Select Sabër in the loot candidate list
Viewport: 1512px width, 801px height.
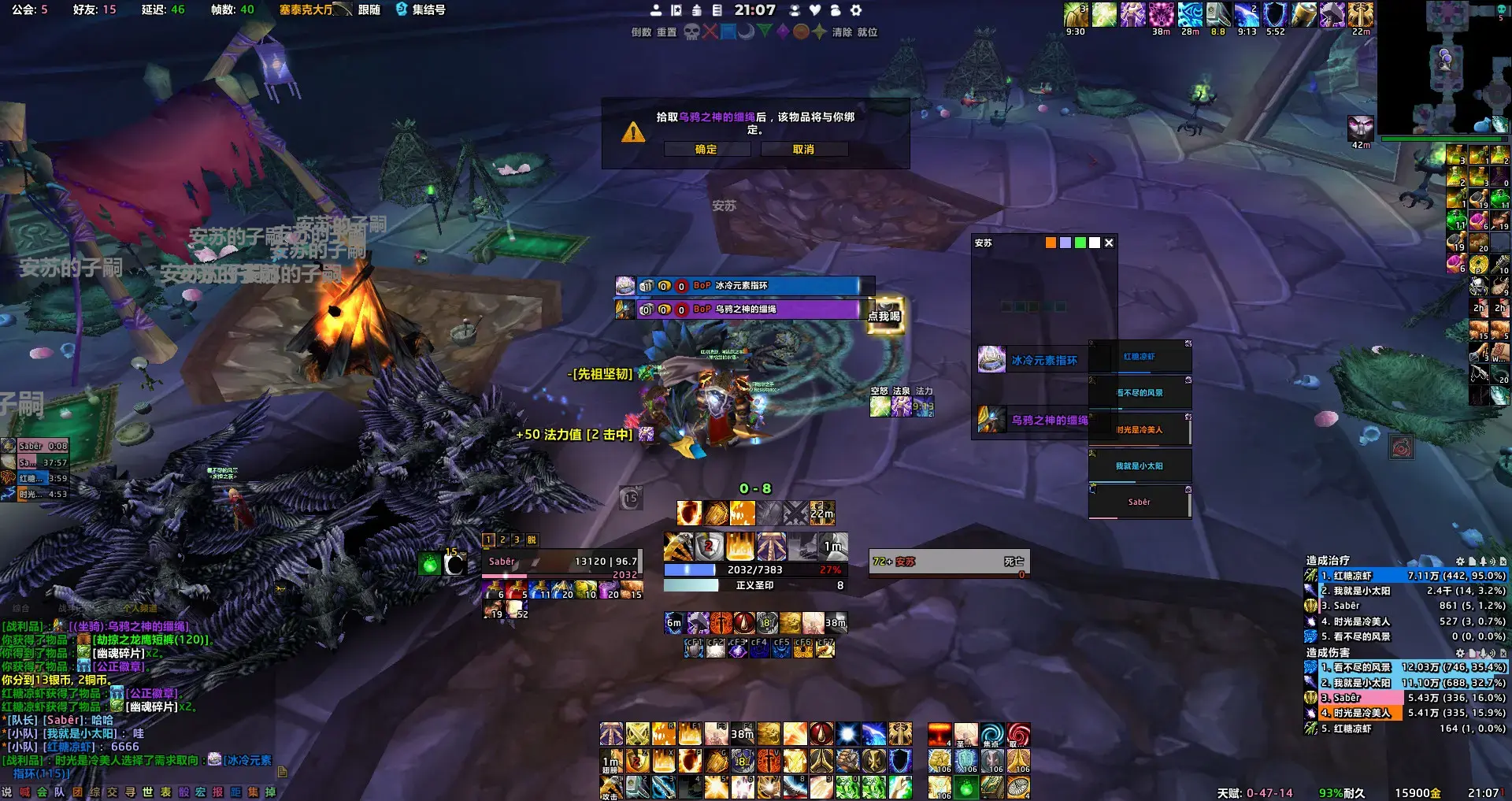(x=1140, y=502)
